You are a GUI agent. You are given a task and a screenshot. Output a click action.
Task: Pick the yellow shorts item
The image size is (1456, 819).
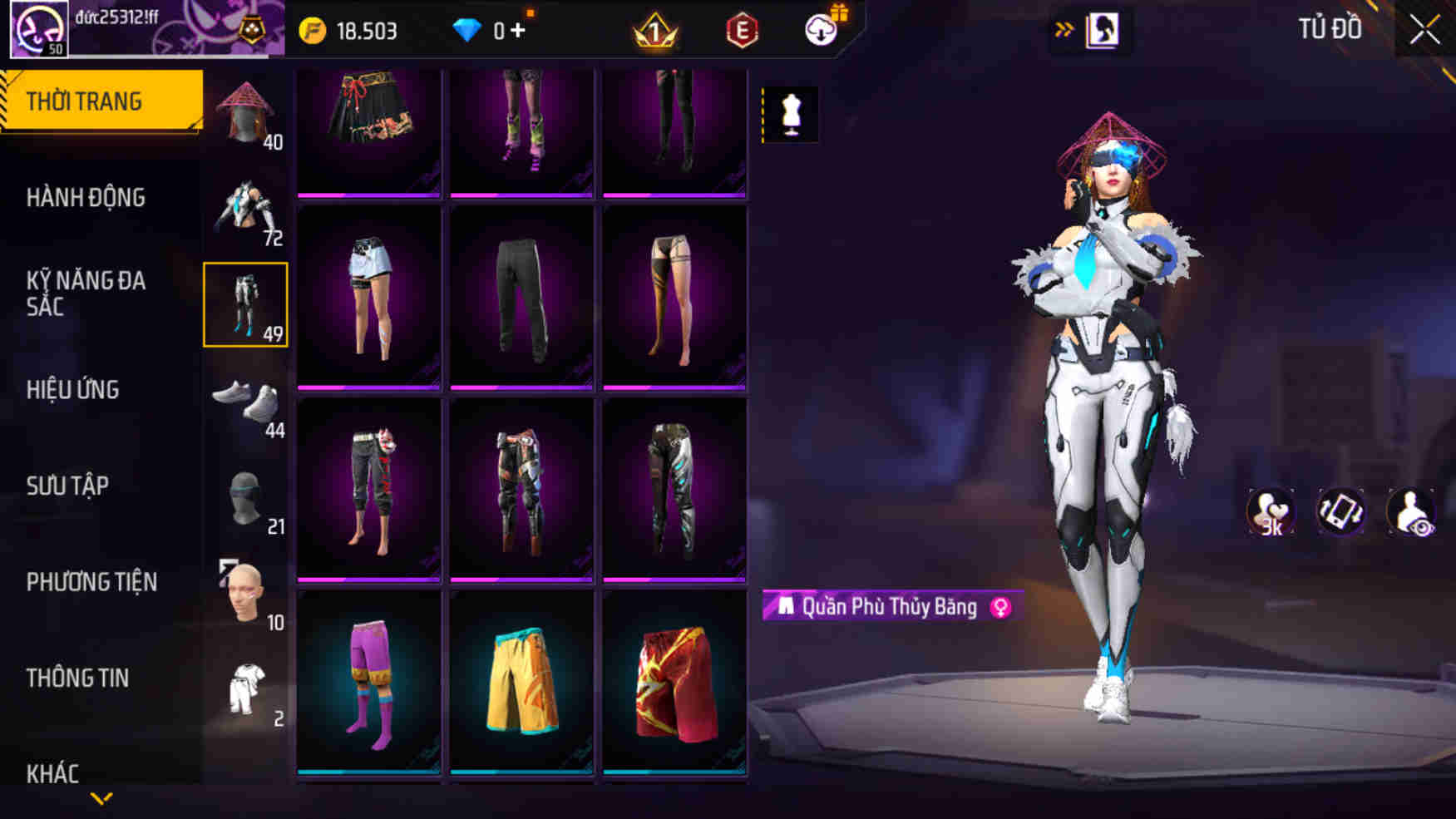(x=521, y=682)
